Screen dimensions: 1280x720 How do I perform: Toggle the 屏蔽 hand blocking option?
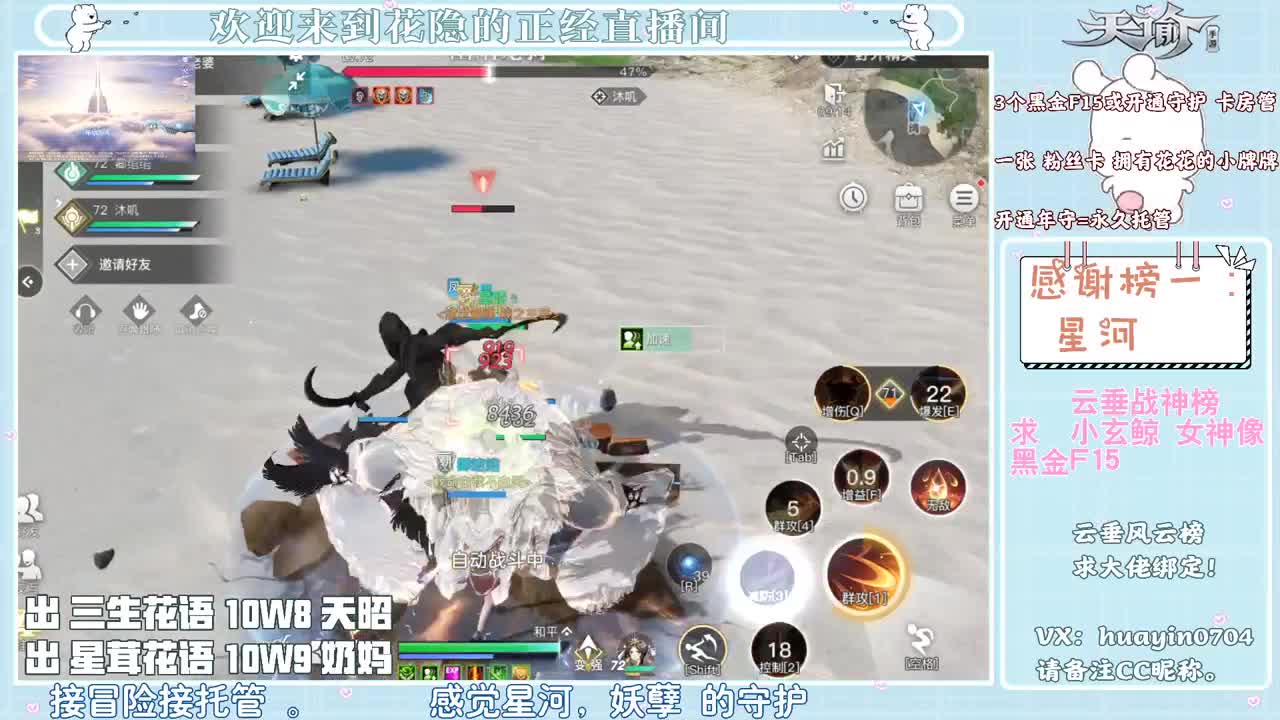tap(138, 311)
